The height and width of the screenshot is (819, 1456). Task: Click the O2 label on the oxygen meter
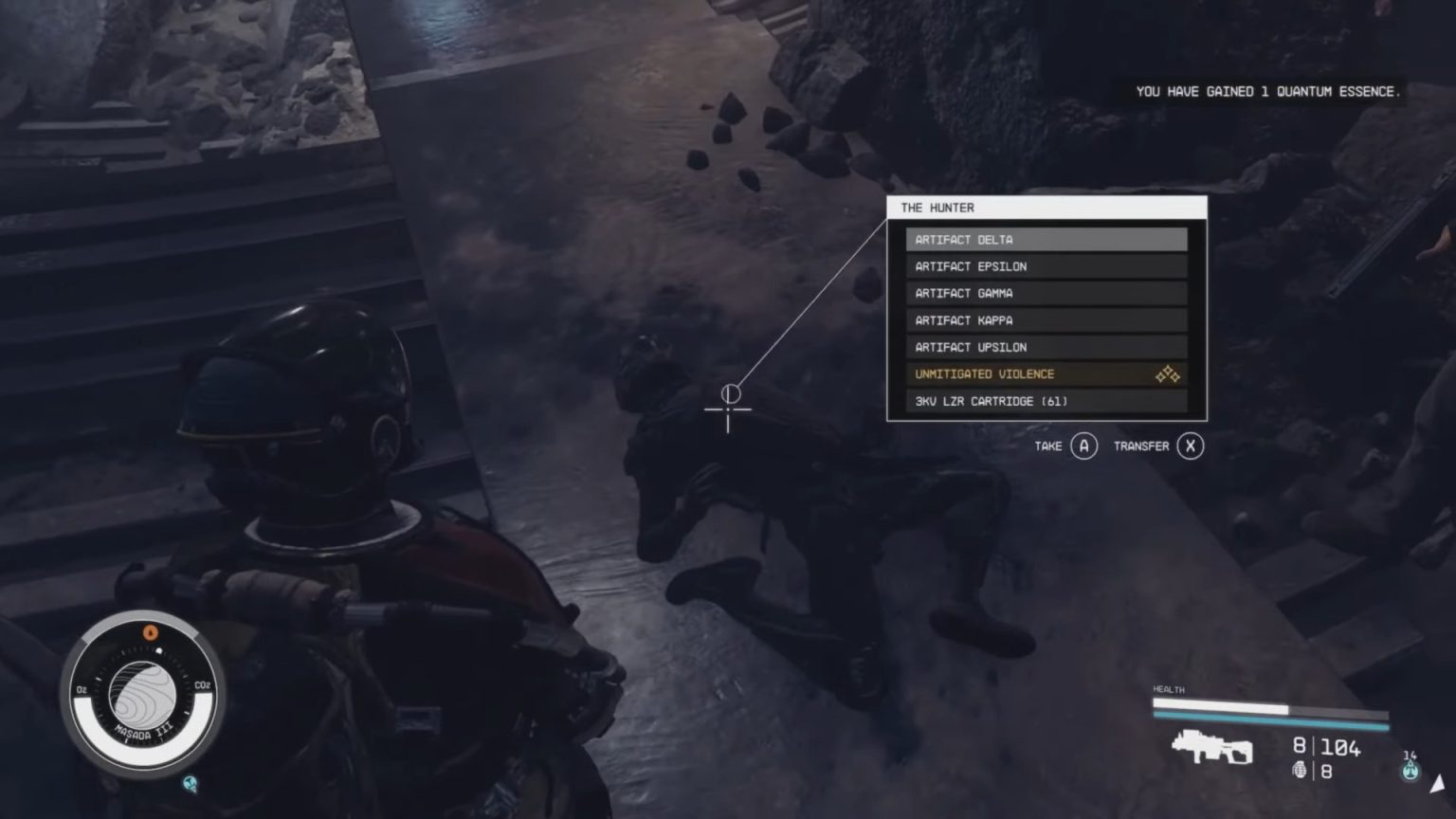pyautogui.click(x=80, y=690)
